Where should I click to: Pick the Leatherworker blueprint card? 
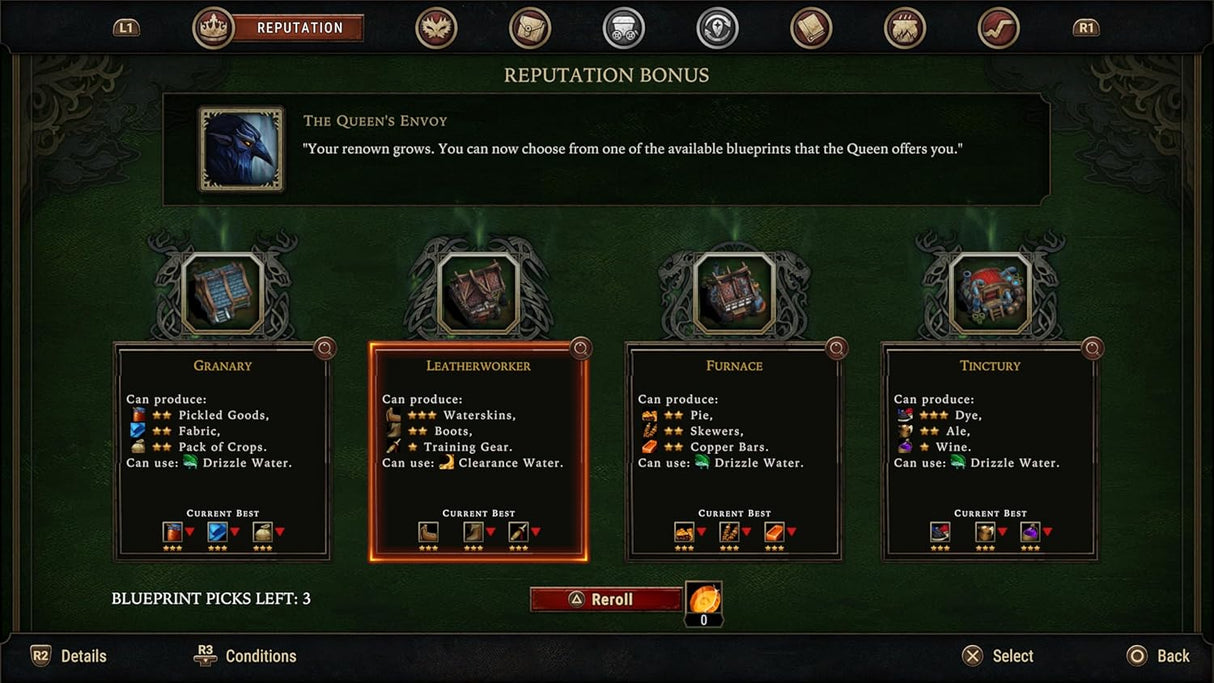point(478,450)
